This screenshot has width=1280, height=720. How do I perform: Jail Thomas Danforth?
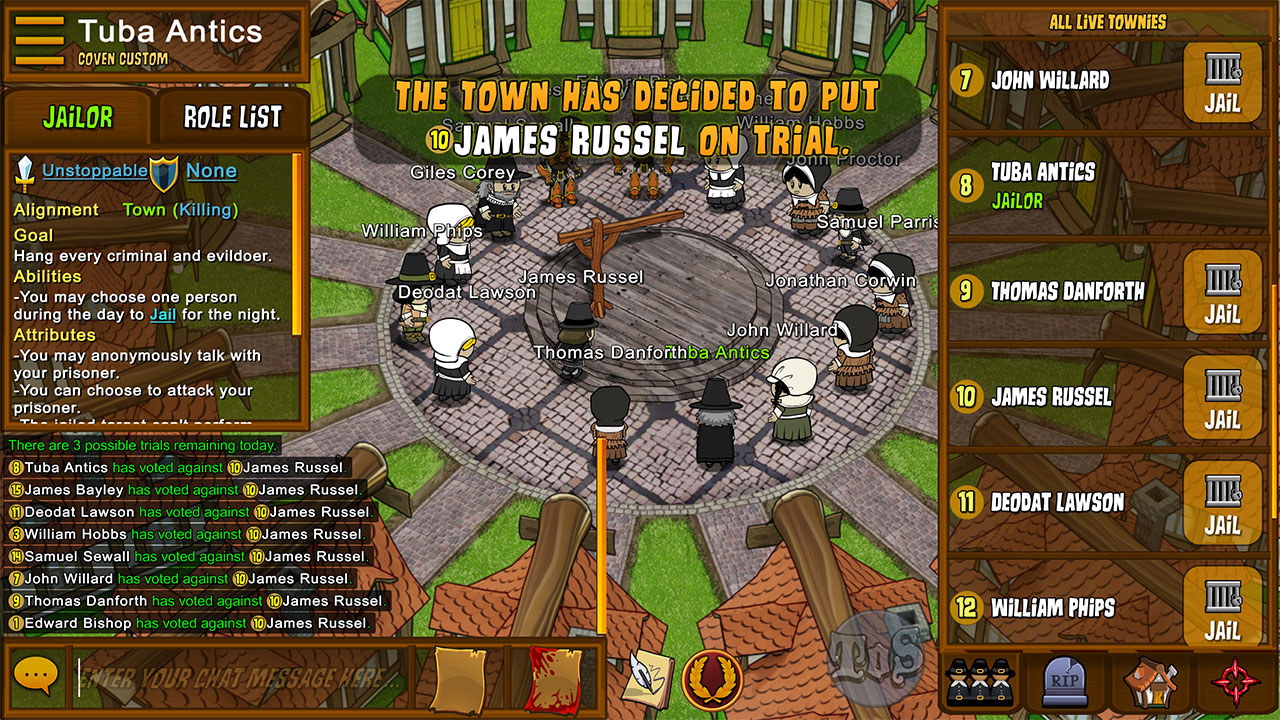[1222, 292]
